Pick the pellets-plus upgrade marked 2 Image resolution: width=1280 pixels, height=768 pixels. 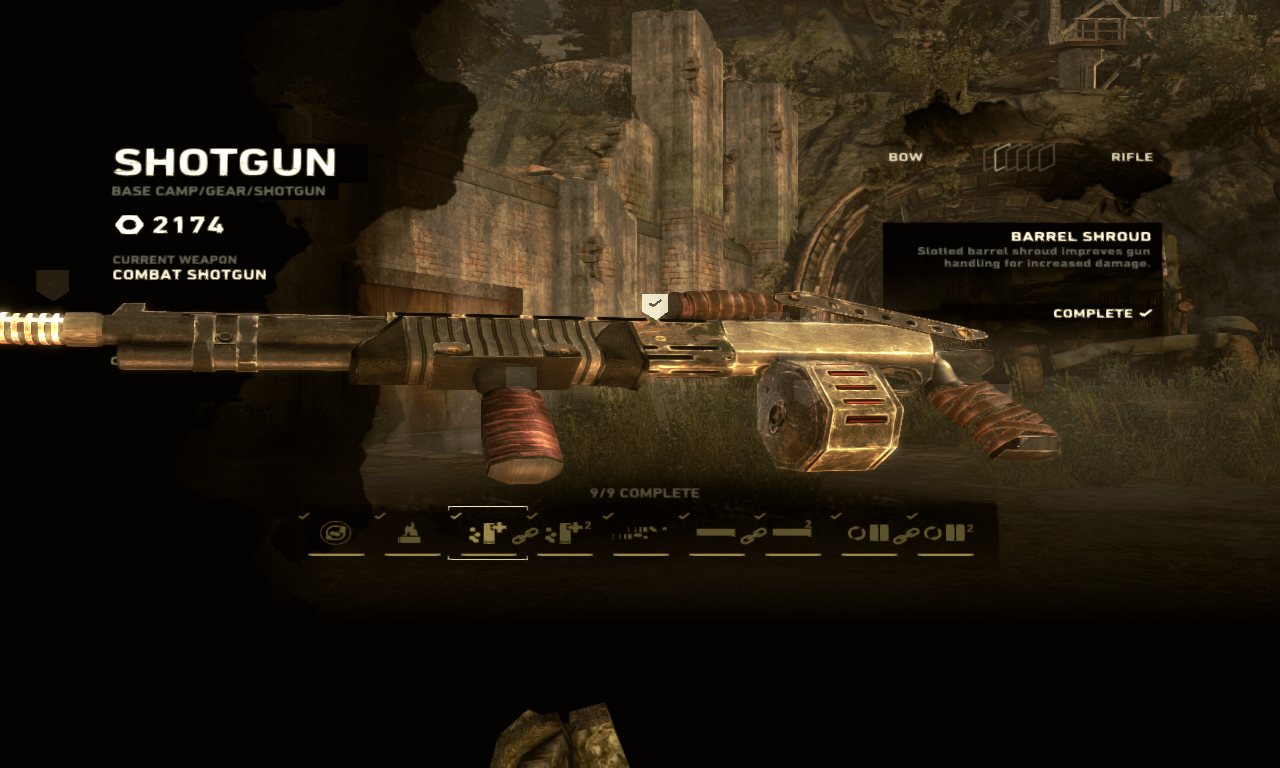click(566, 534)
